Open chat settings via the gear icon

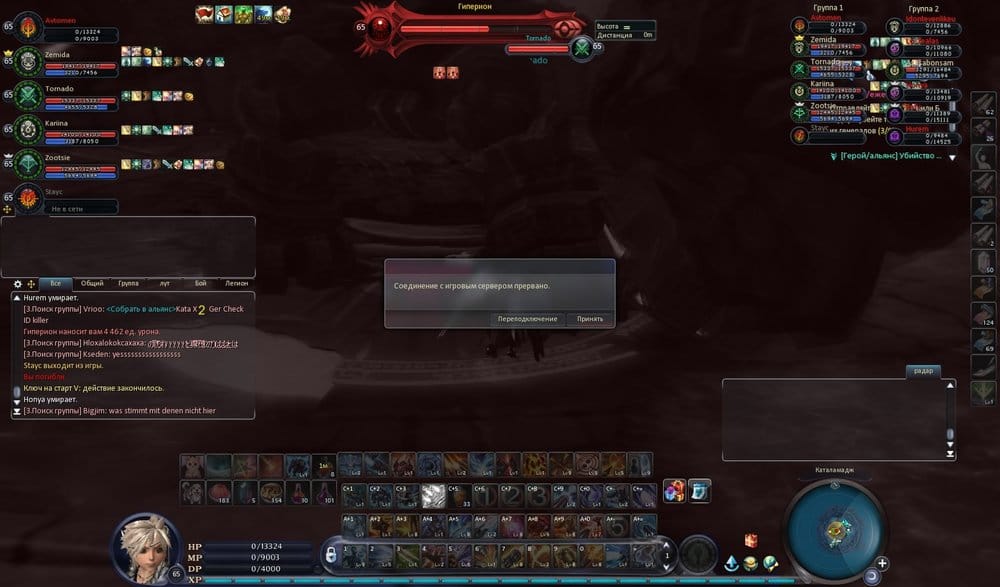[17, 284]
